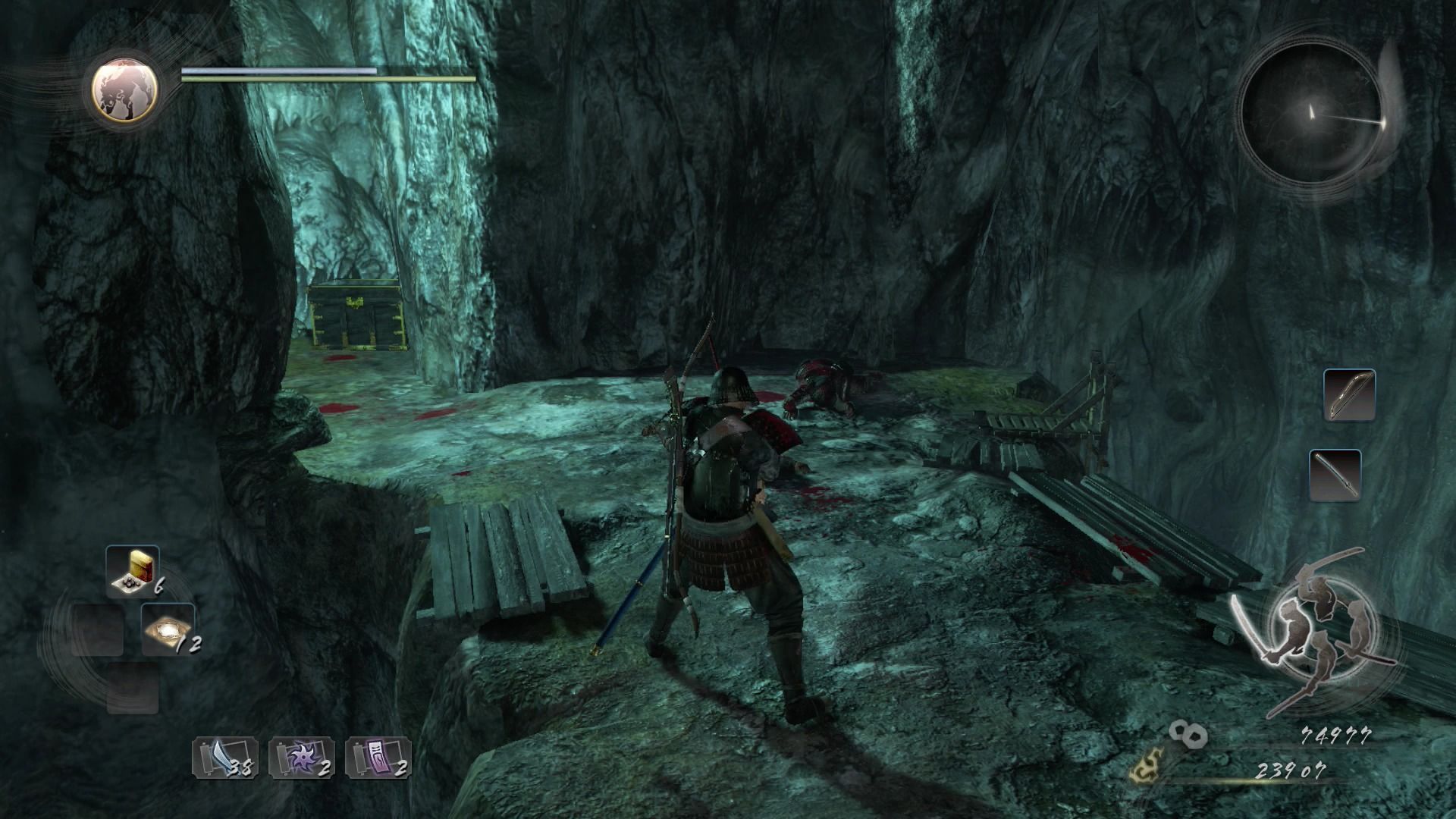Image resolution: width=1456 pixels, height=819 pixels.
Task: Activate the purple talisman slot
Action: pyautogui.click(x=378, y=758)
